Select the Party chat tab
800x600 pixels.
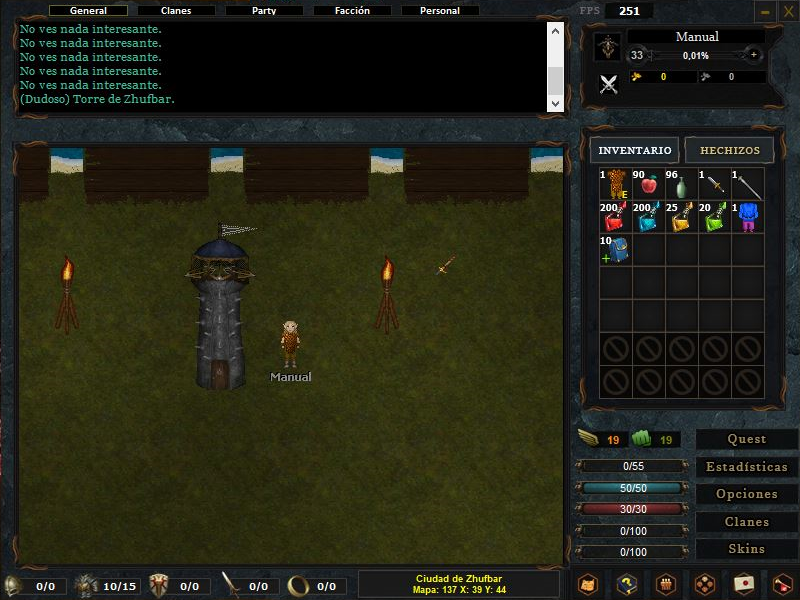[x=264, y=11]
